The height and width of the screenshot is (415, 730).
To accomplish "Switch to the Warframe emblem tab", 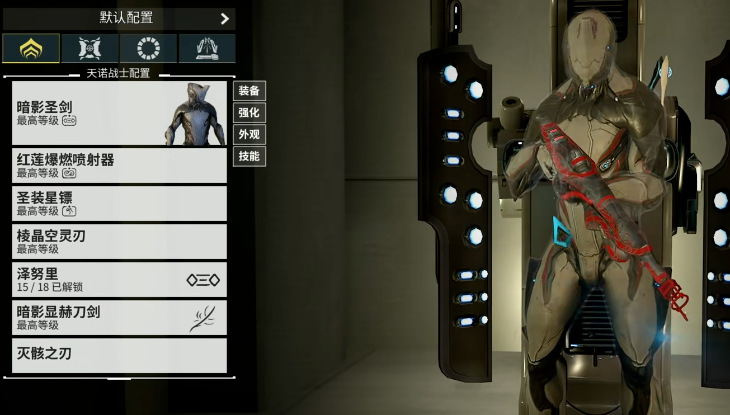I will click(31, 48).
